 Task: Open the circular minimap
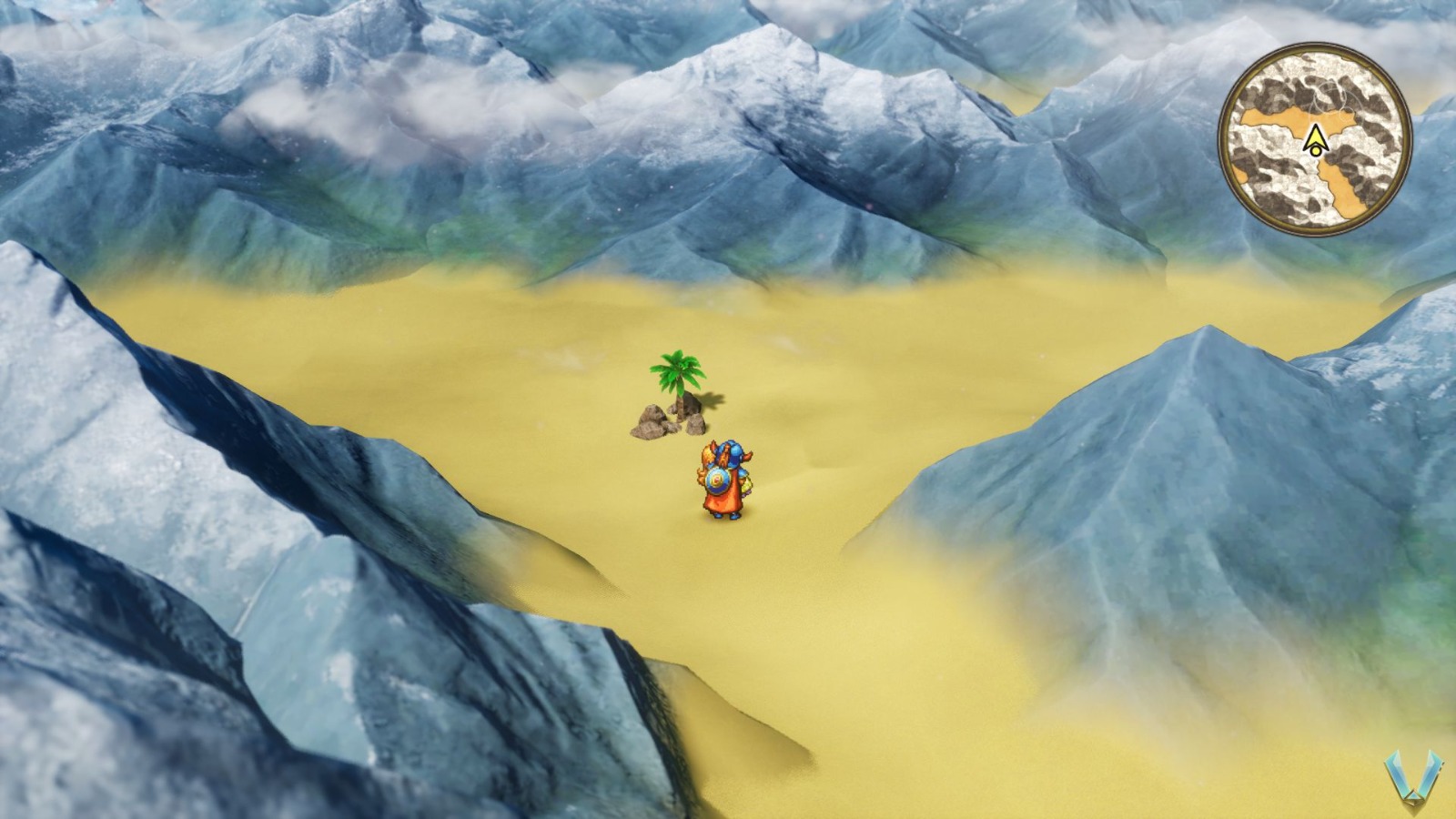tap(1318, 136)
